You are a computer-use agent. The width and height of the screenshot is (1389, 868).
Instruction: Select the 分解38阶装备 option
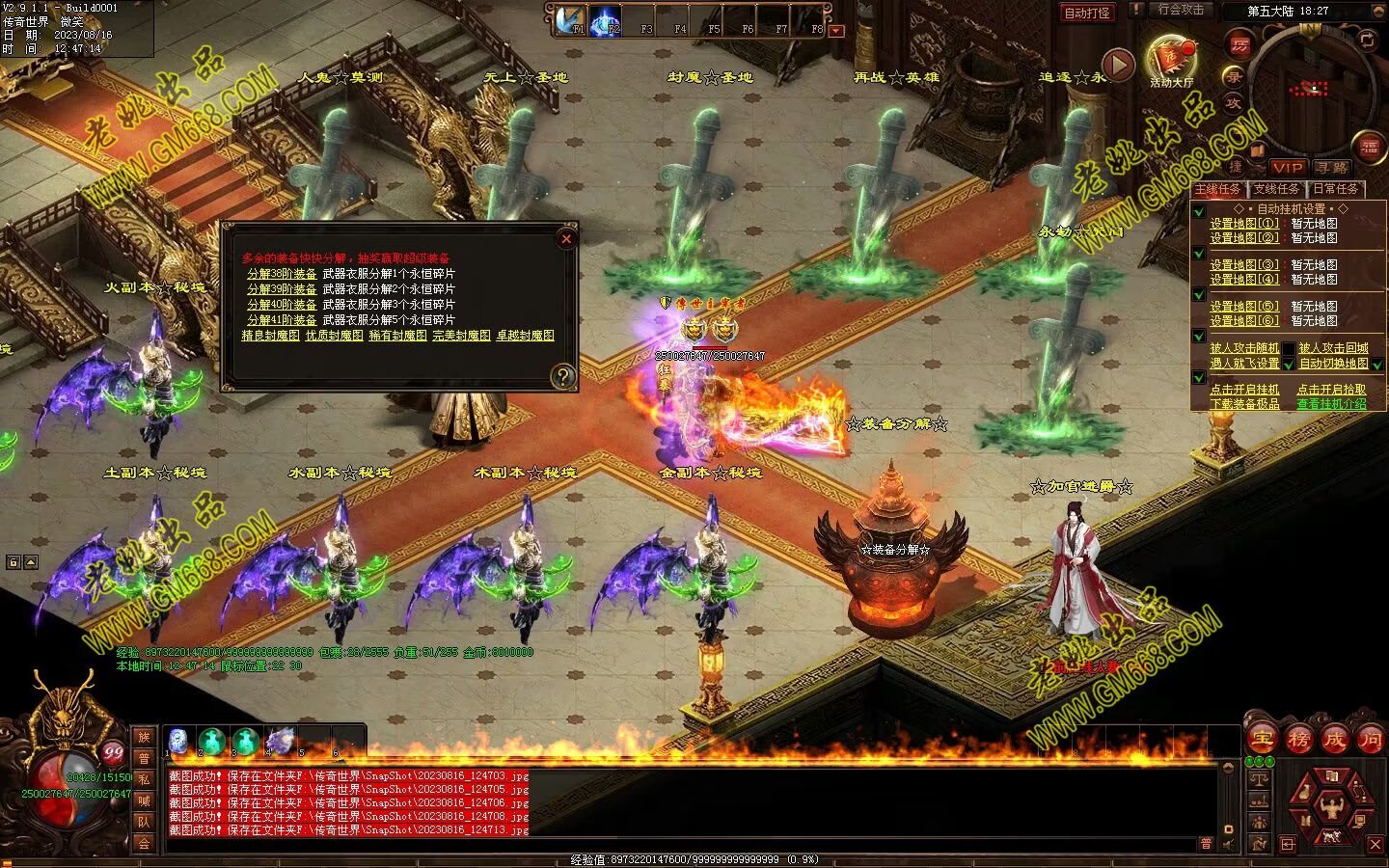(281, 274)
